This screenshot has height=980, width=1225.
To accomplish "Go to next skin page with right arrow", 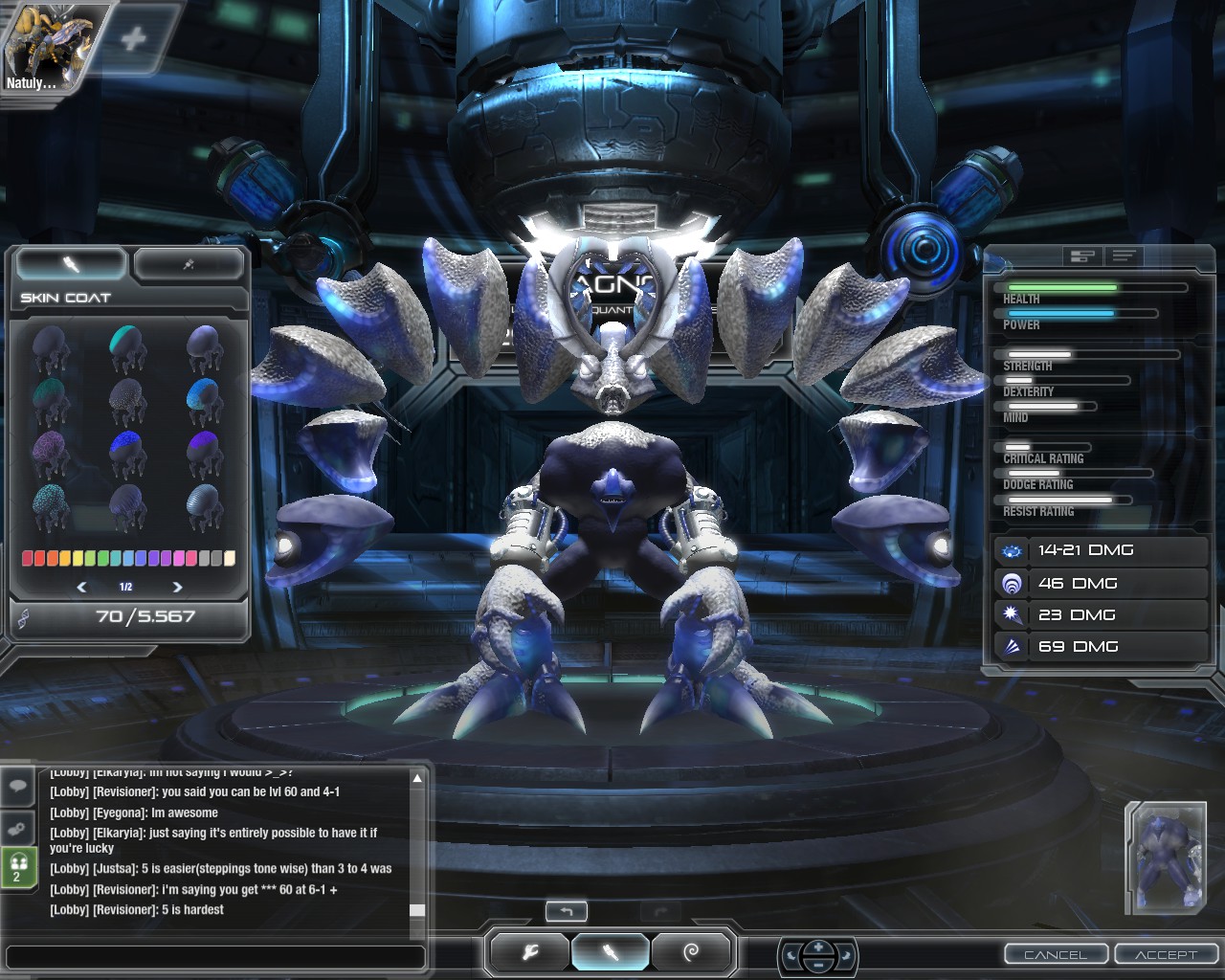I will (x=176, y=586).
